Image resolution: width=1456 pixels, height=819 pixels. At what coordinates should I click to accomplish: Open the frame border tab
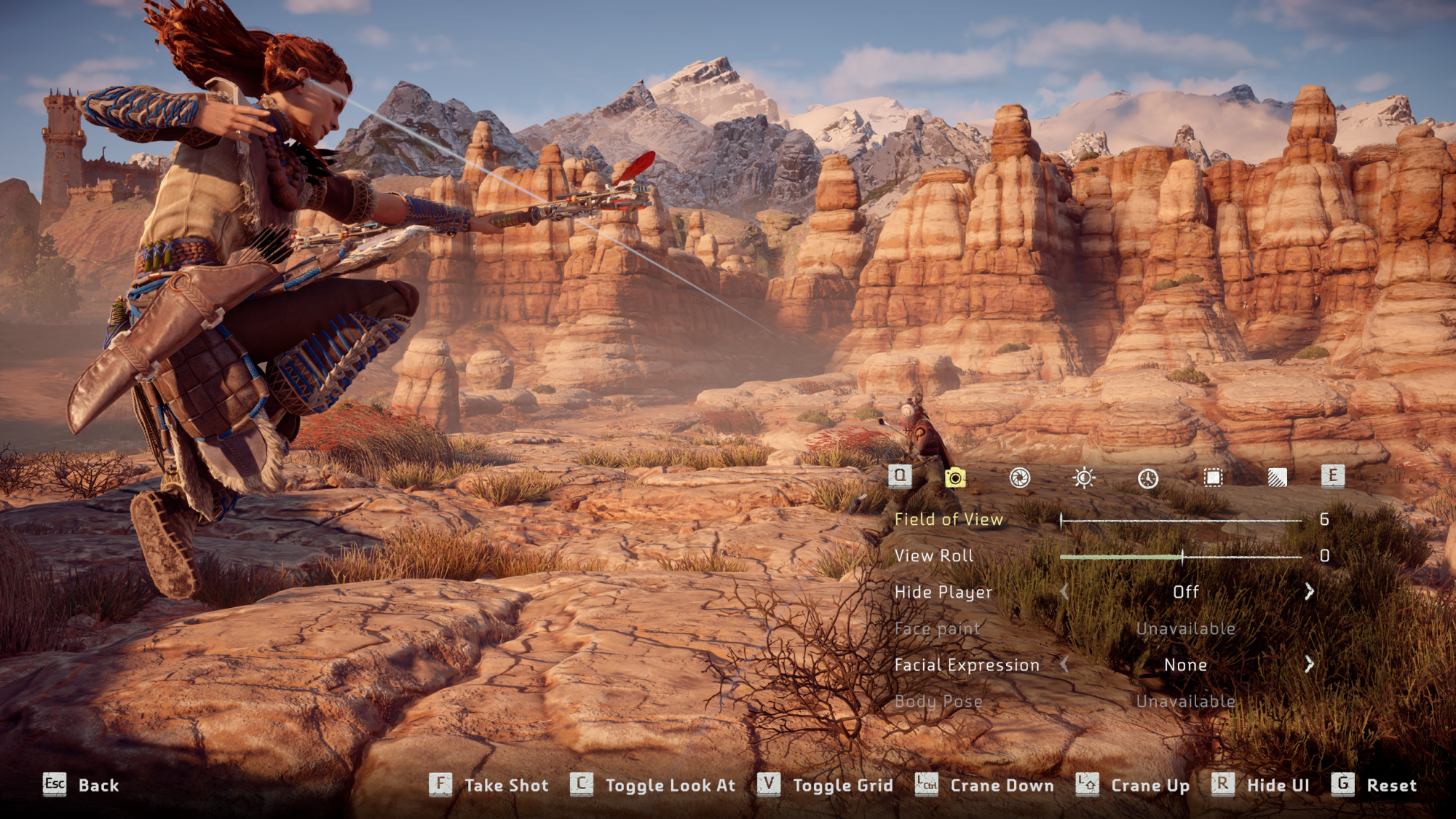click(1213, 478)
